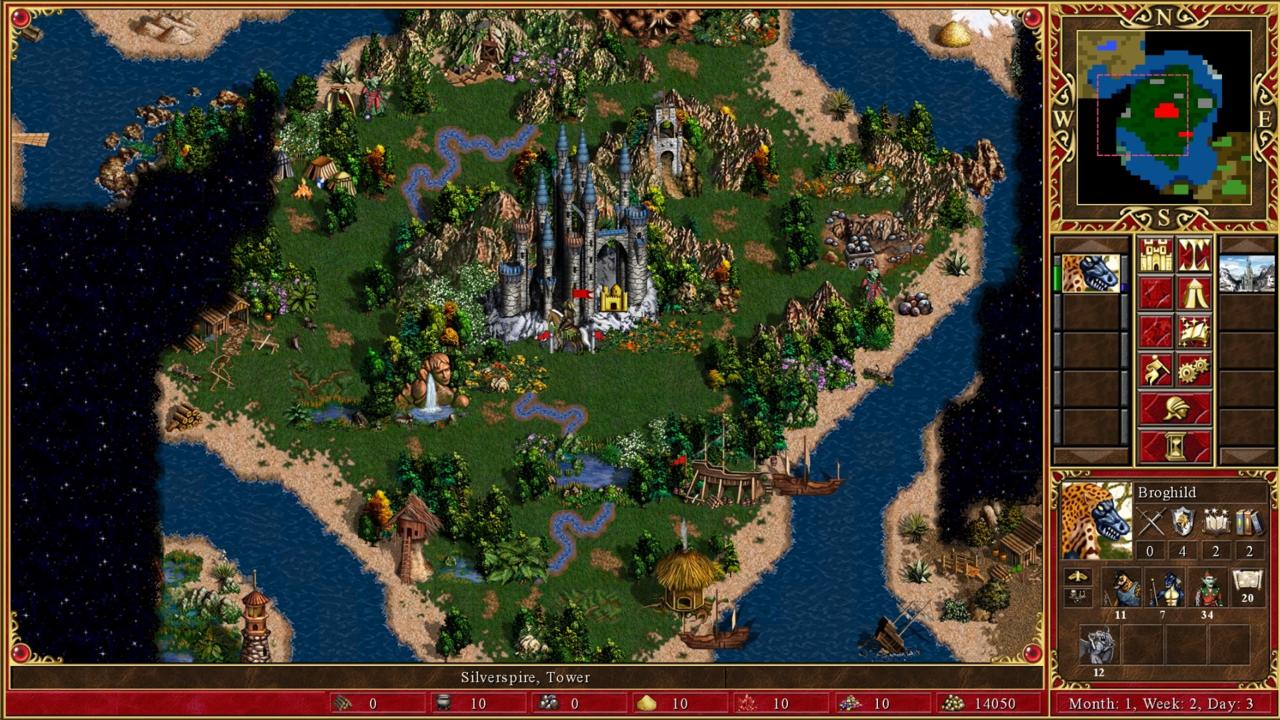This screenshot has height=720, width=1280.
Task: Click the wings movement points indicator
Action: pos(1078,576)
